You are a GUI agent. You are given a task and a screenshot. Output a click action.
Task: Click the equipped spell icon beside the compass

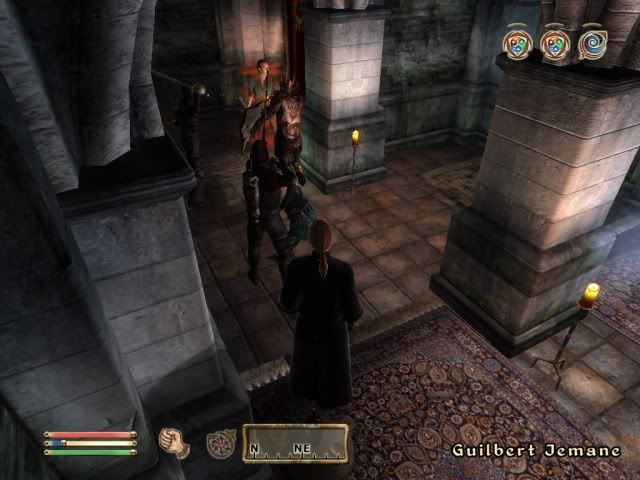[220, 443]
